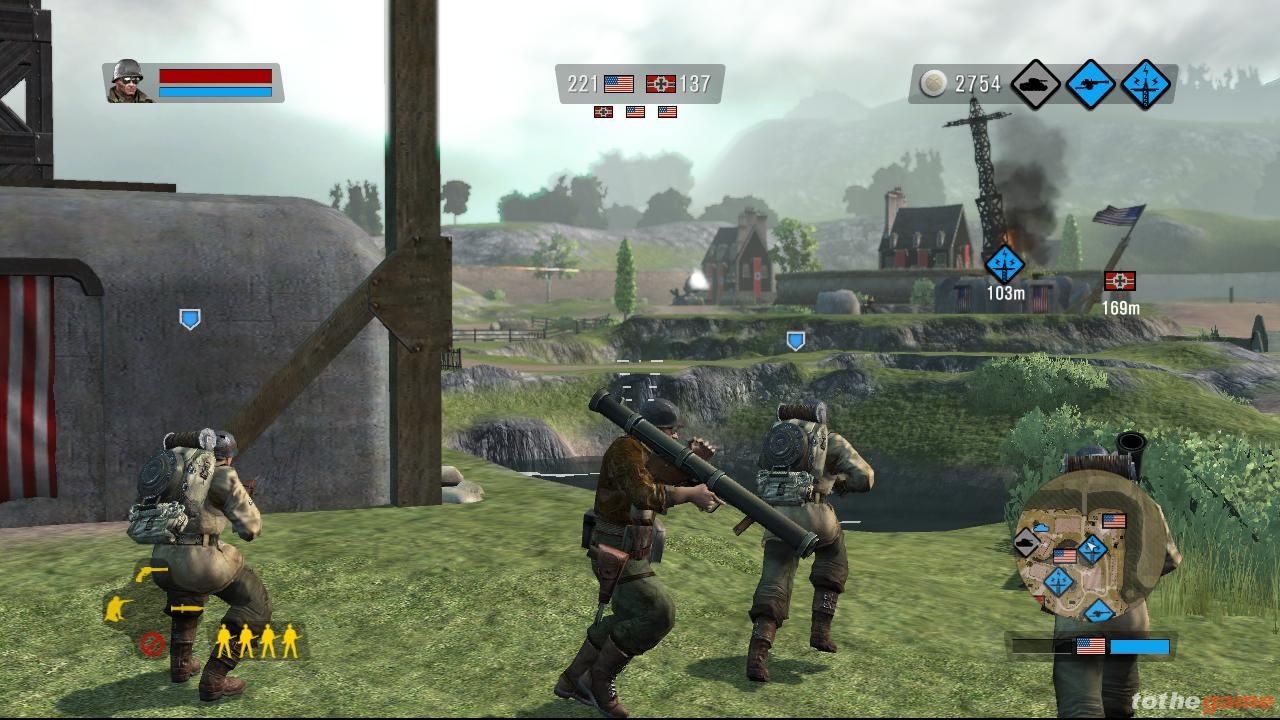Select the anti-tank gun marker on minimap
The height and width of the screenshot is (720, 1280).
pos(1099,611)
